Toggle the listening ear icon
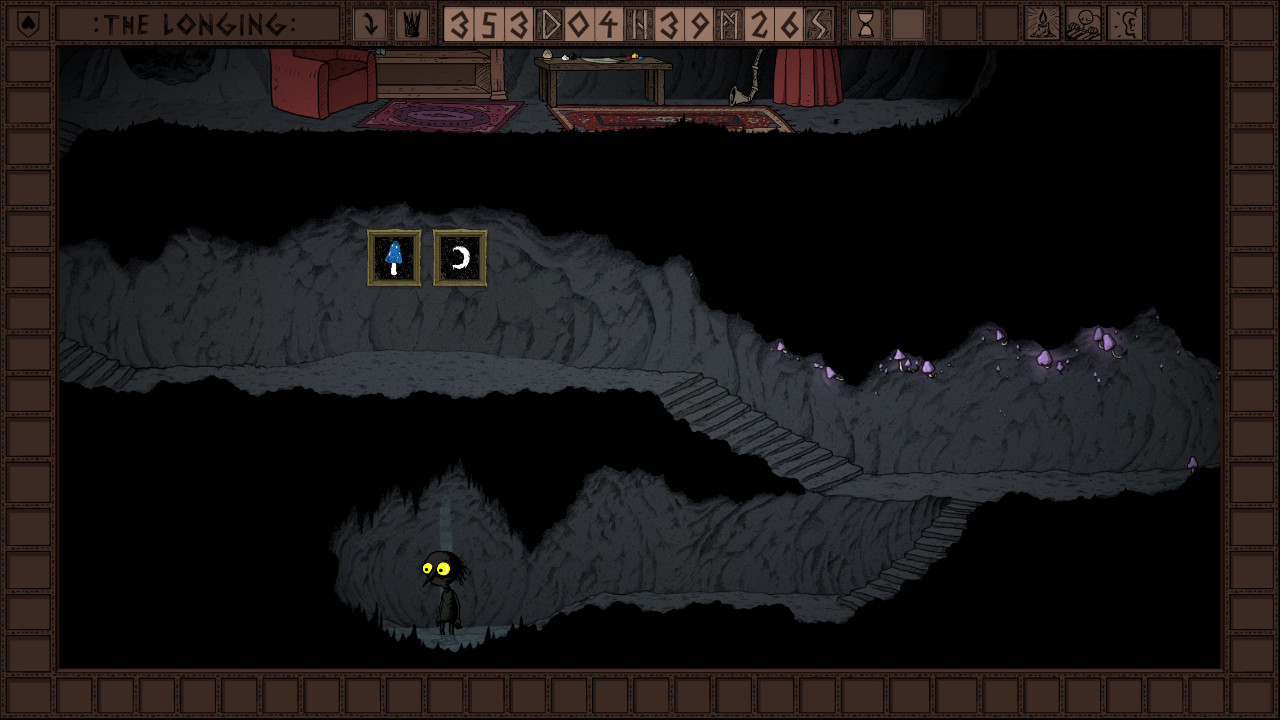The image size is (1280, 720). point(1126,24)
